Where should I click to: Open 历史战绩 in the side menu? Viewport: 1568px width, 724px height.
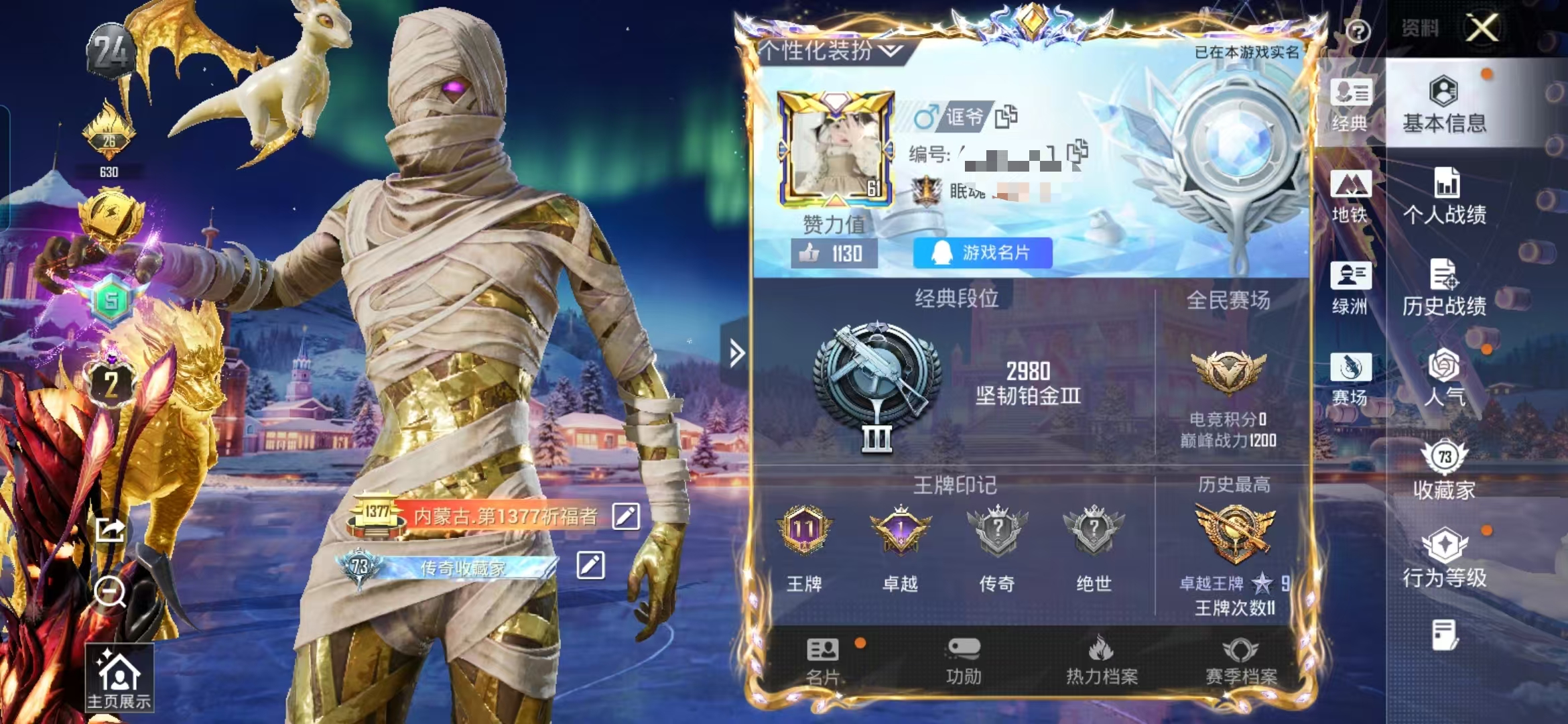click(1445, 288)
